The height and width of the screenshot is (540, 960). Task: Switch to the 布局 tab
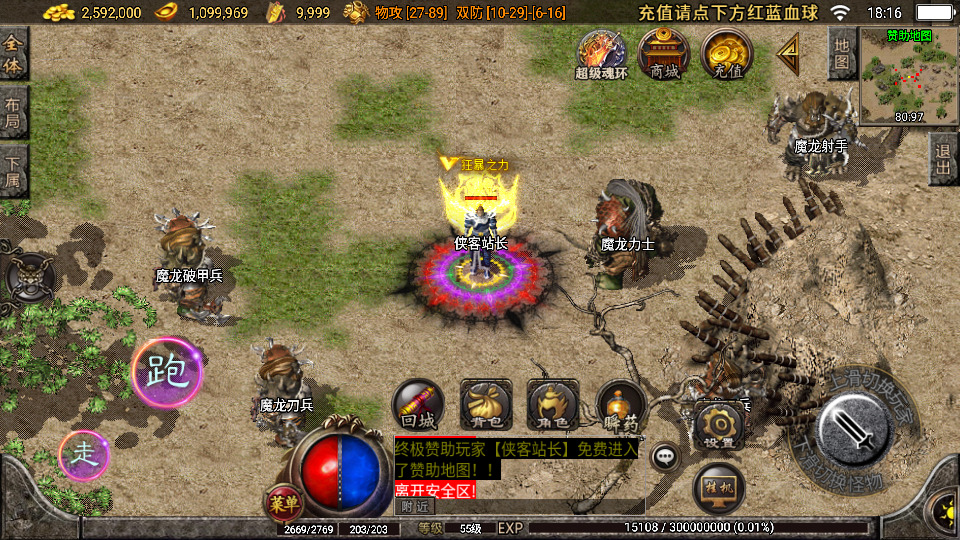pos(13,112)
